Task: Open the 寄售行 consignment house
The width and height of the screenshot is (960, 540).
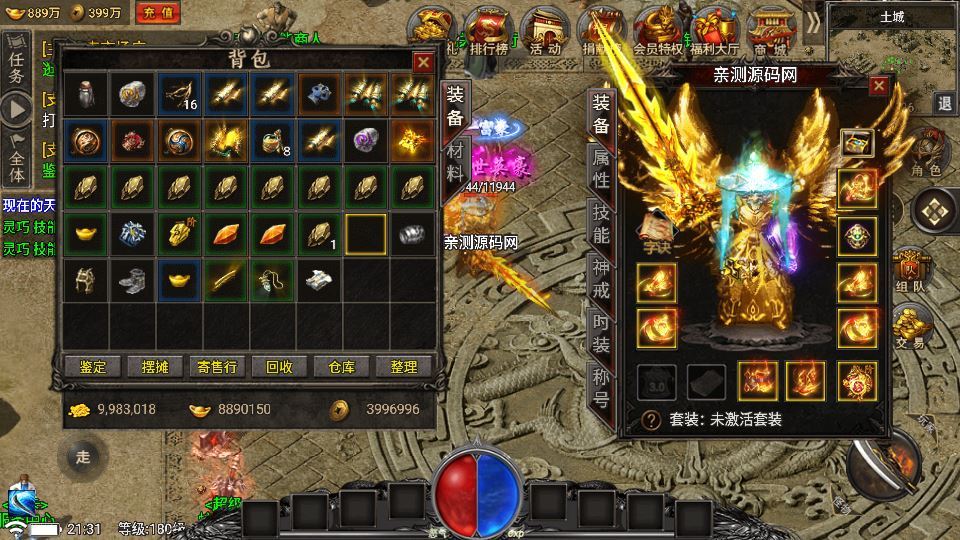Action: pos(217,367)
